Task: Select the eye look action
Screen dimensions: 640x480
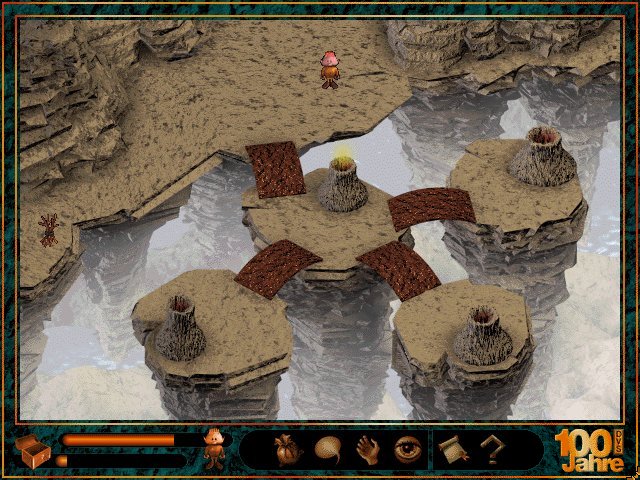Action: click(408, 451)
